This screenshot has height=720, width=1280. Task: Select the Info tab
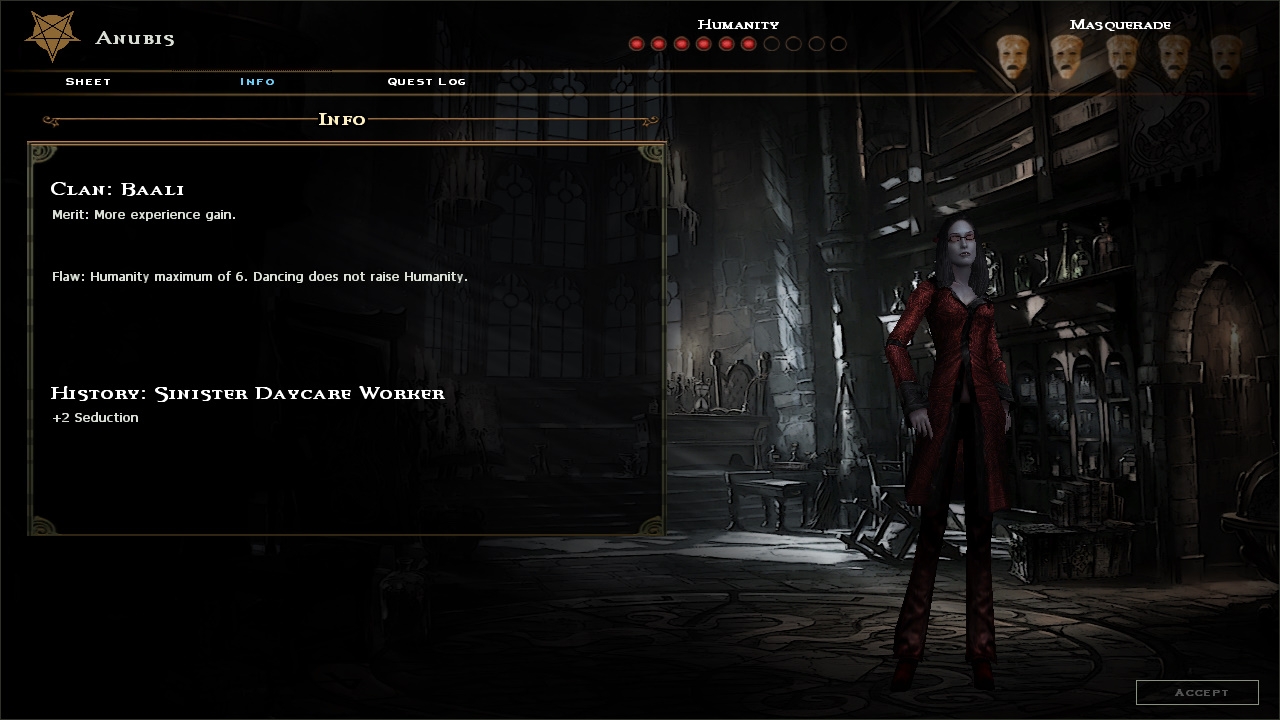click(257, 81)
